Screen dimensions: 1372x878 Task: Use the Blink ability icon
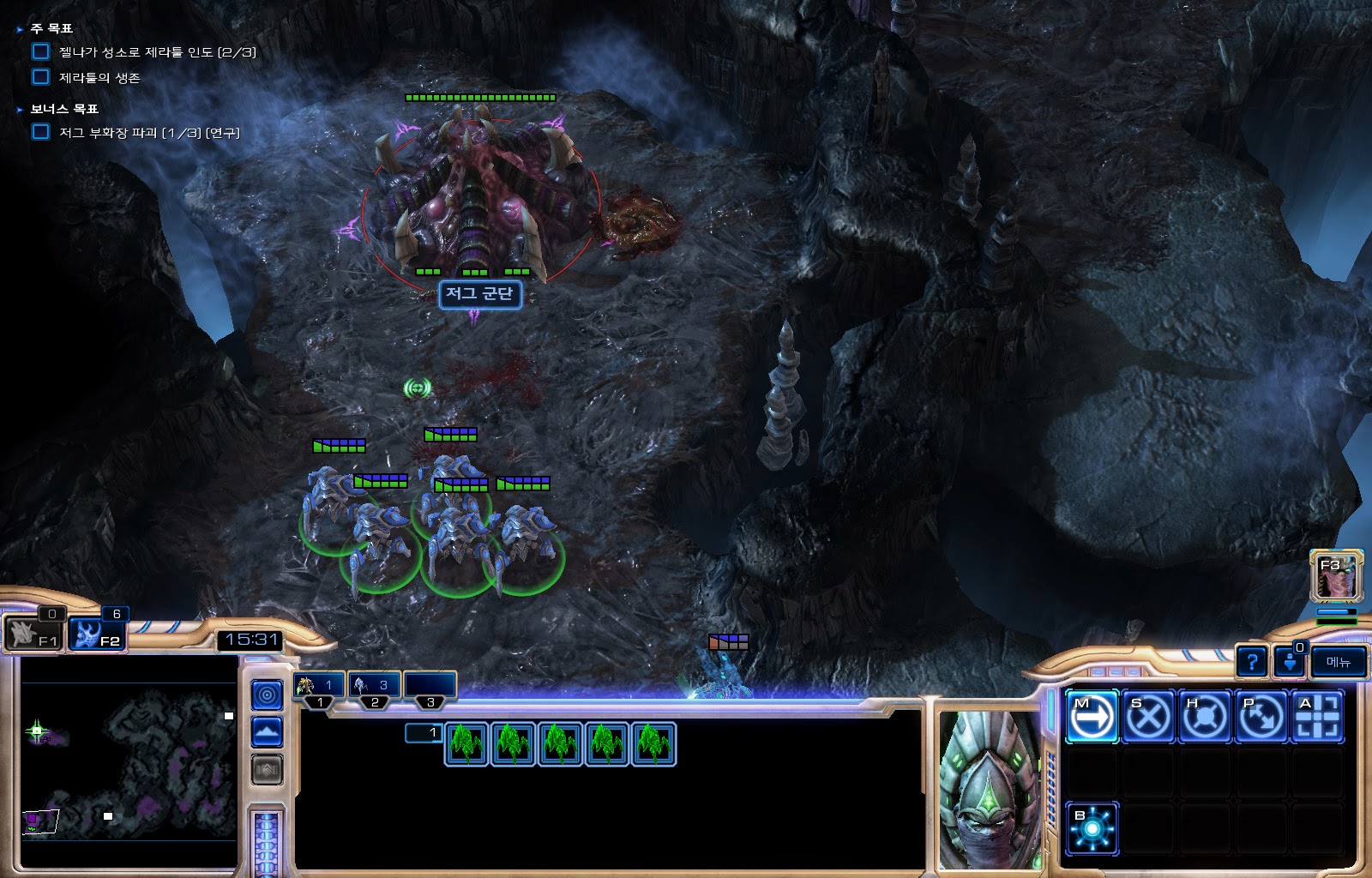tap(1092, 828)
